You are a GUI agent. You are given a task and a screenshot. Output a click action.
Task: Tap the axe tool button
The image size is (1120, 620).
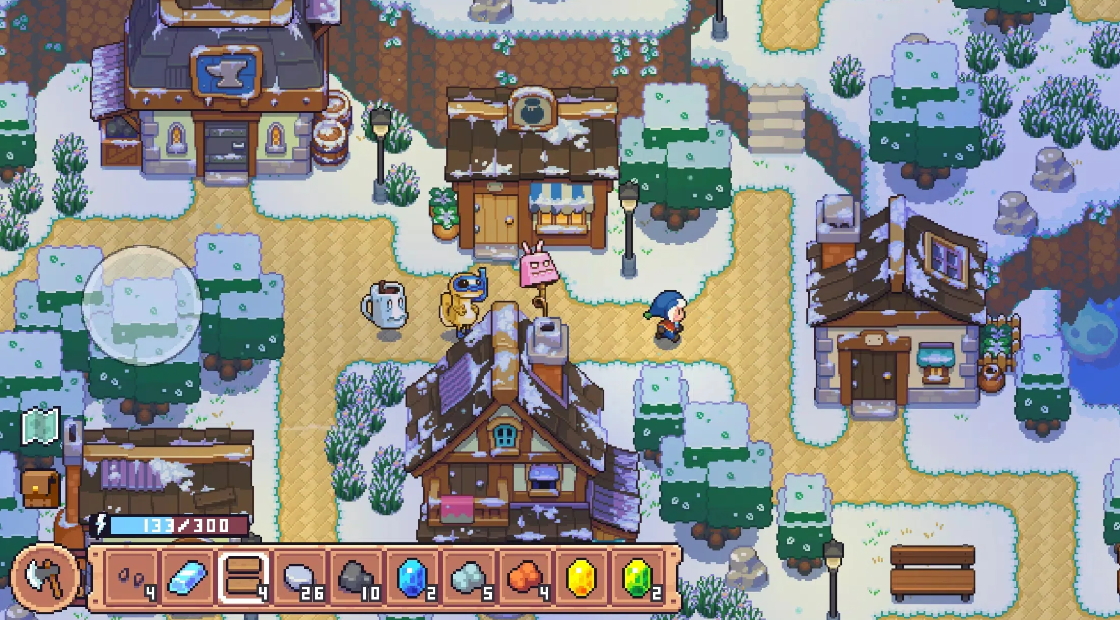click(x=45, y=578)
